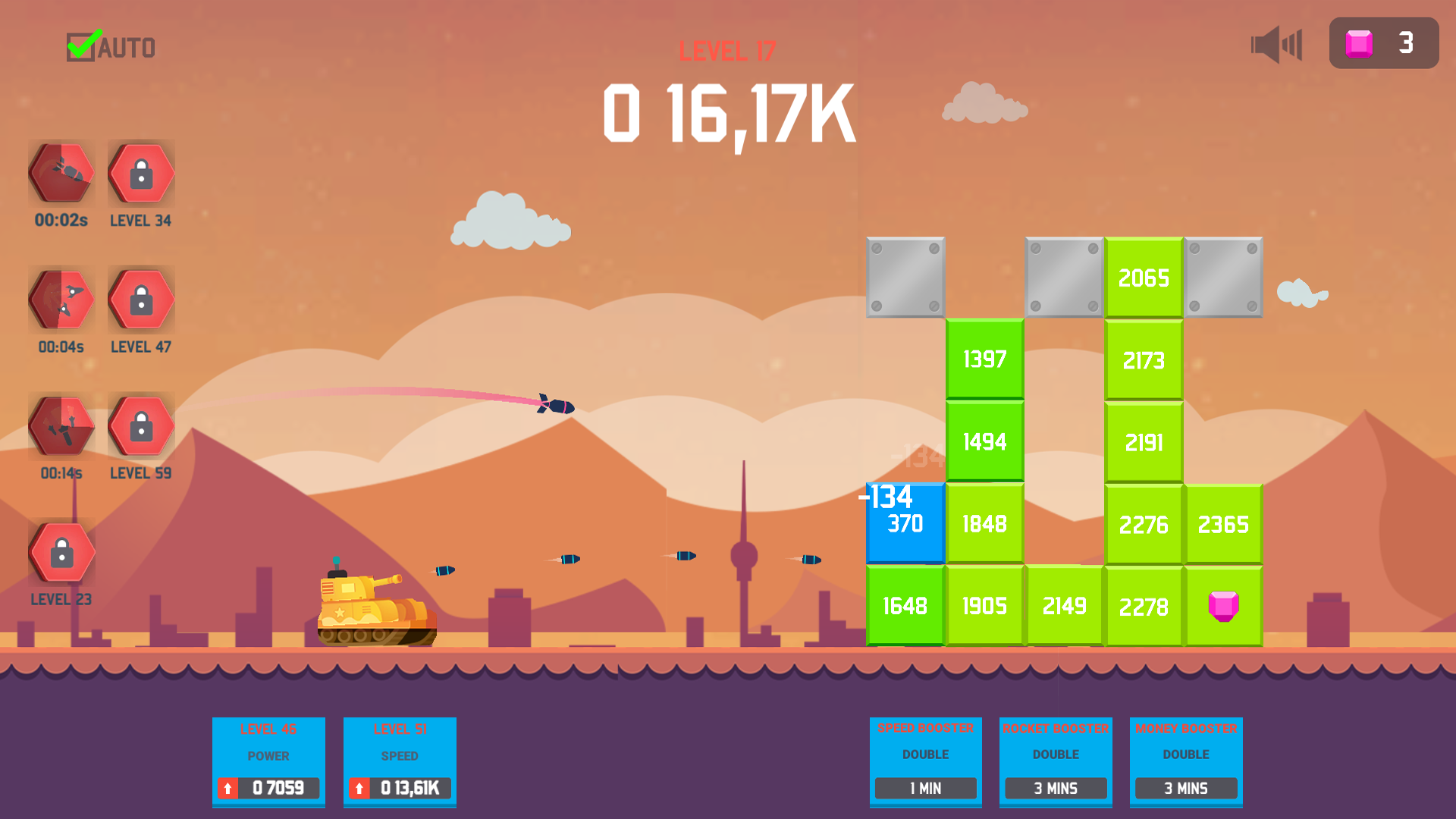Collect the pink gem block in the bottom row

point(1223,605)
